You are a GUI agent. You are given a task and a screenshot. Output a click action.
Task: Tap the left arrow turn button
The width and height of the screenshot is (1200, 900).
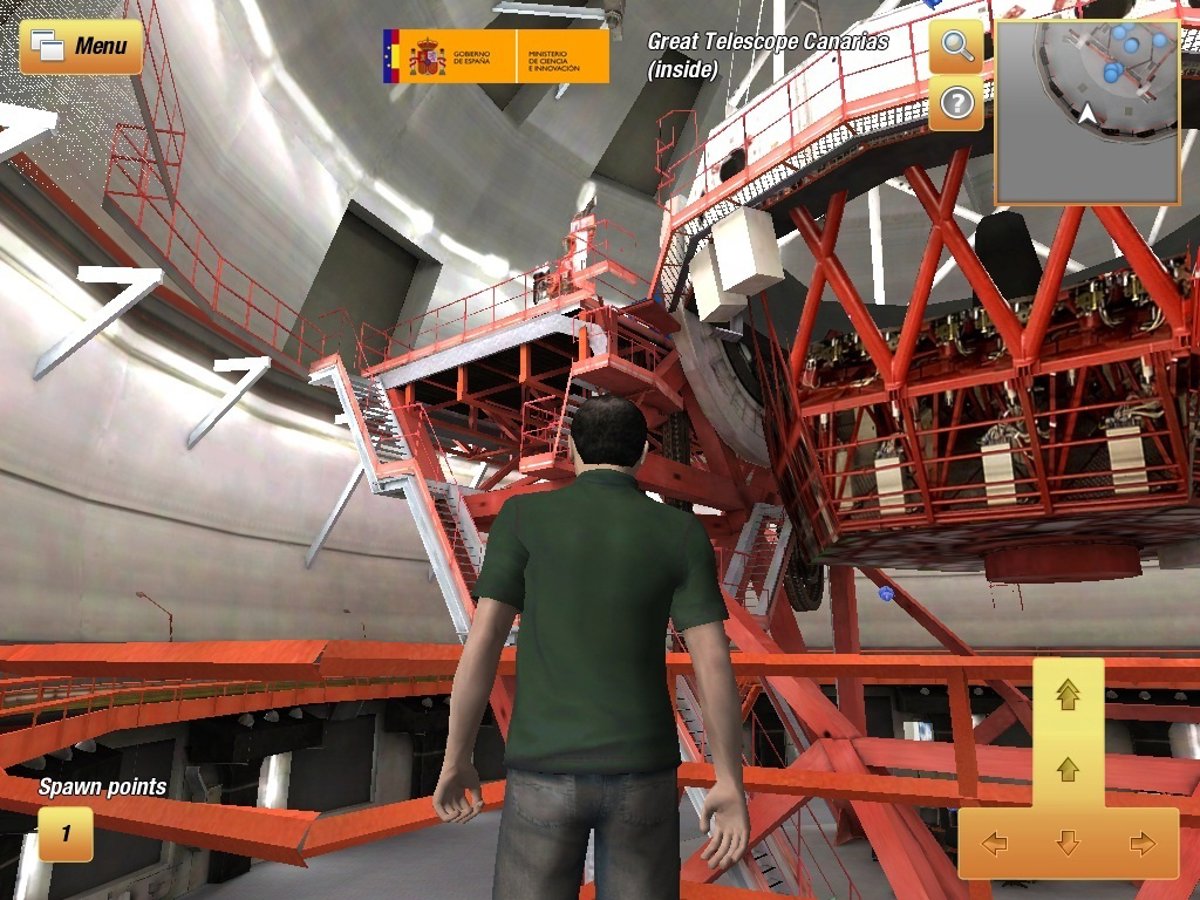click(x=994, y=844)
